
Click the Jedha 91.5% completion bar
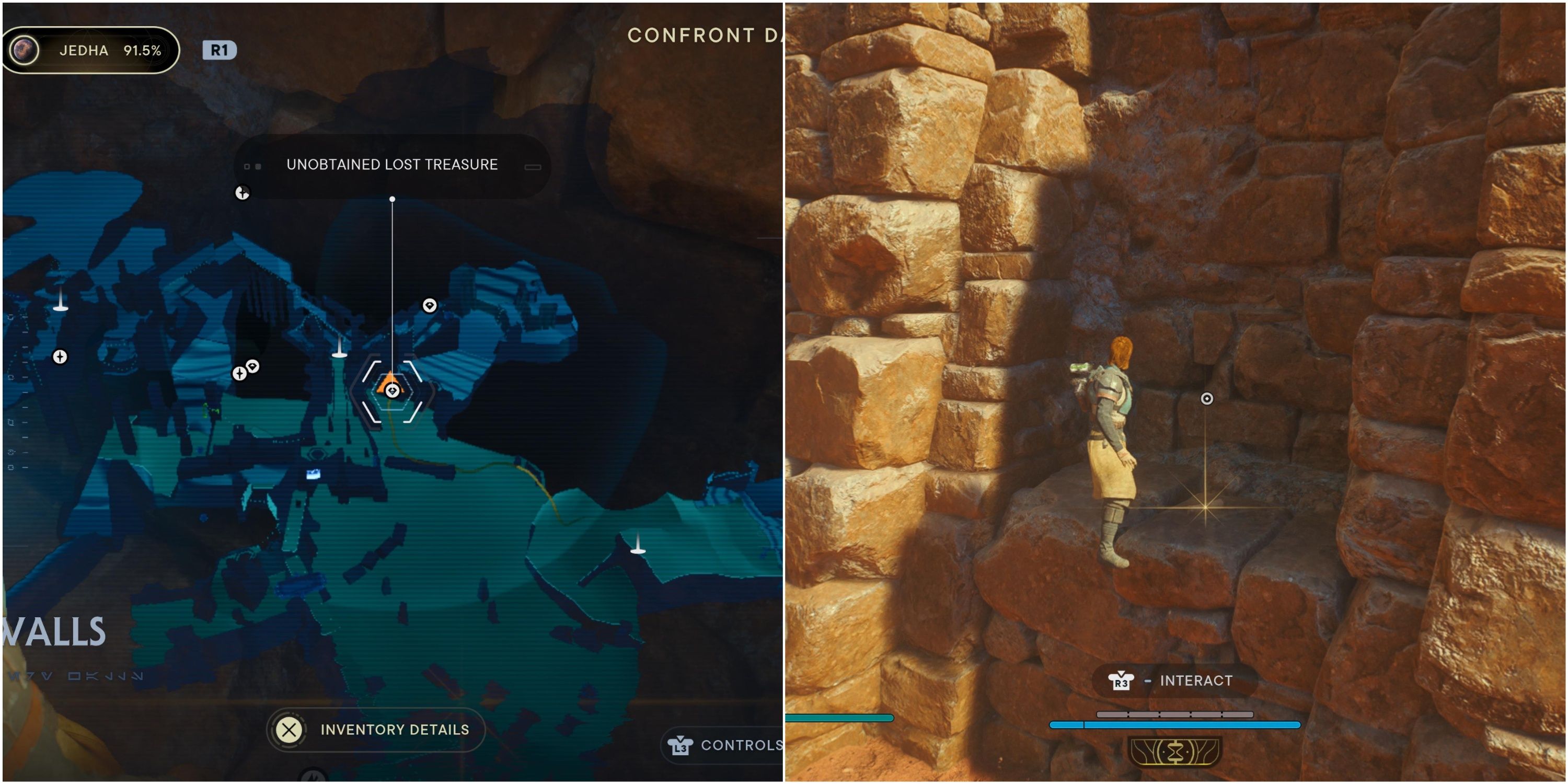coord(91,51)
